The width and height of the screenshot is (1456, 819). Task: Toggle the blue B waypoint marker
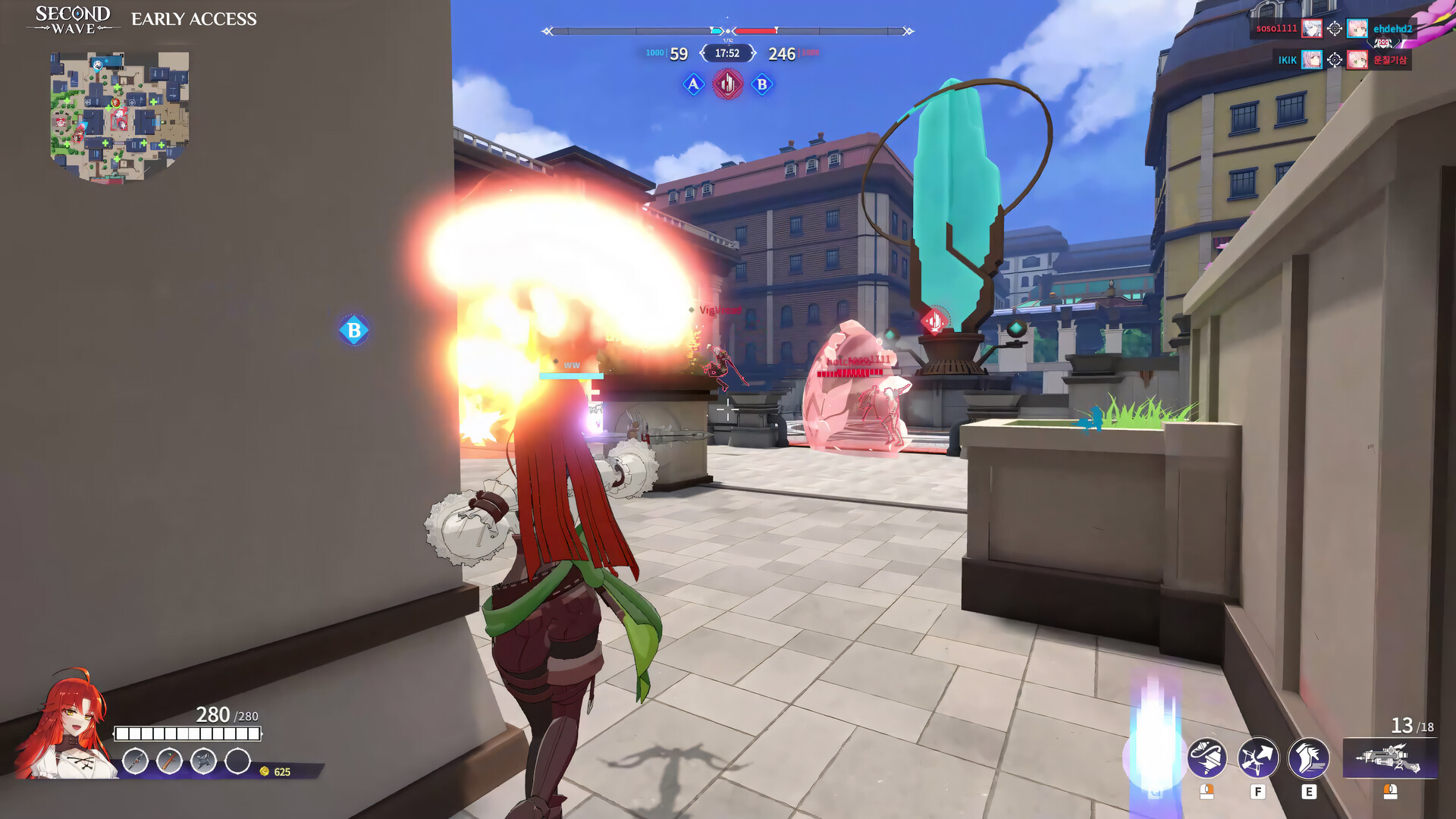(353, 329)
